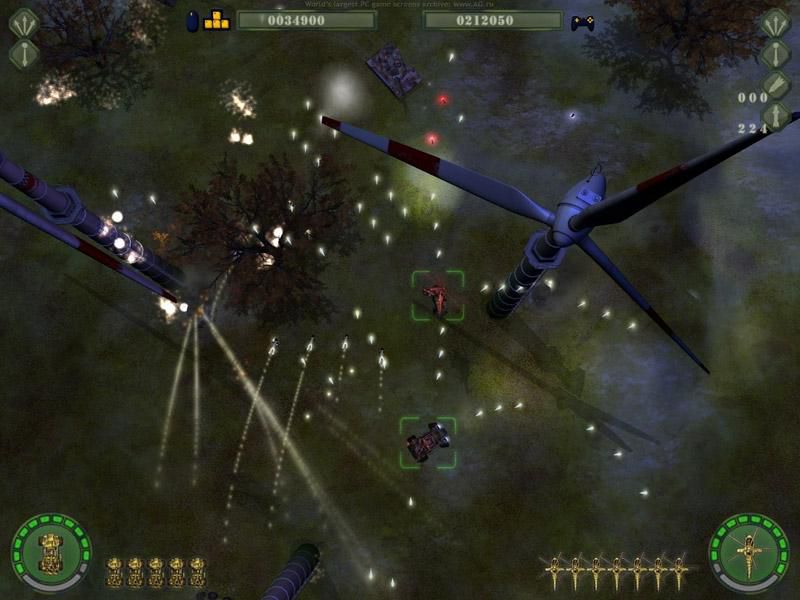The height and width of the screenshot is (600, 800).
Task: Select the buggy player's spread-shot weapon icon
Action: [x=23, y=23]
